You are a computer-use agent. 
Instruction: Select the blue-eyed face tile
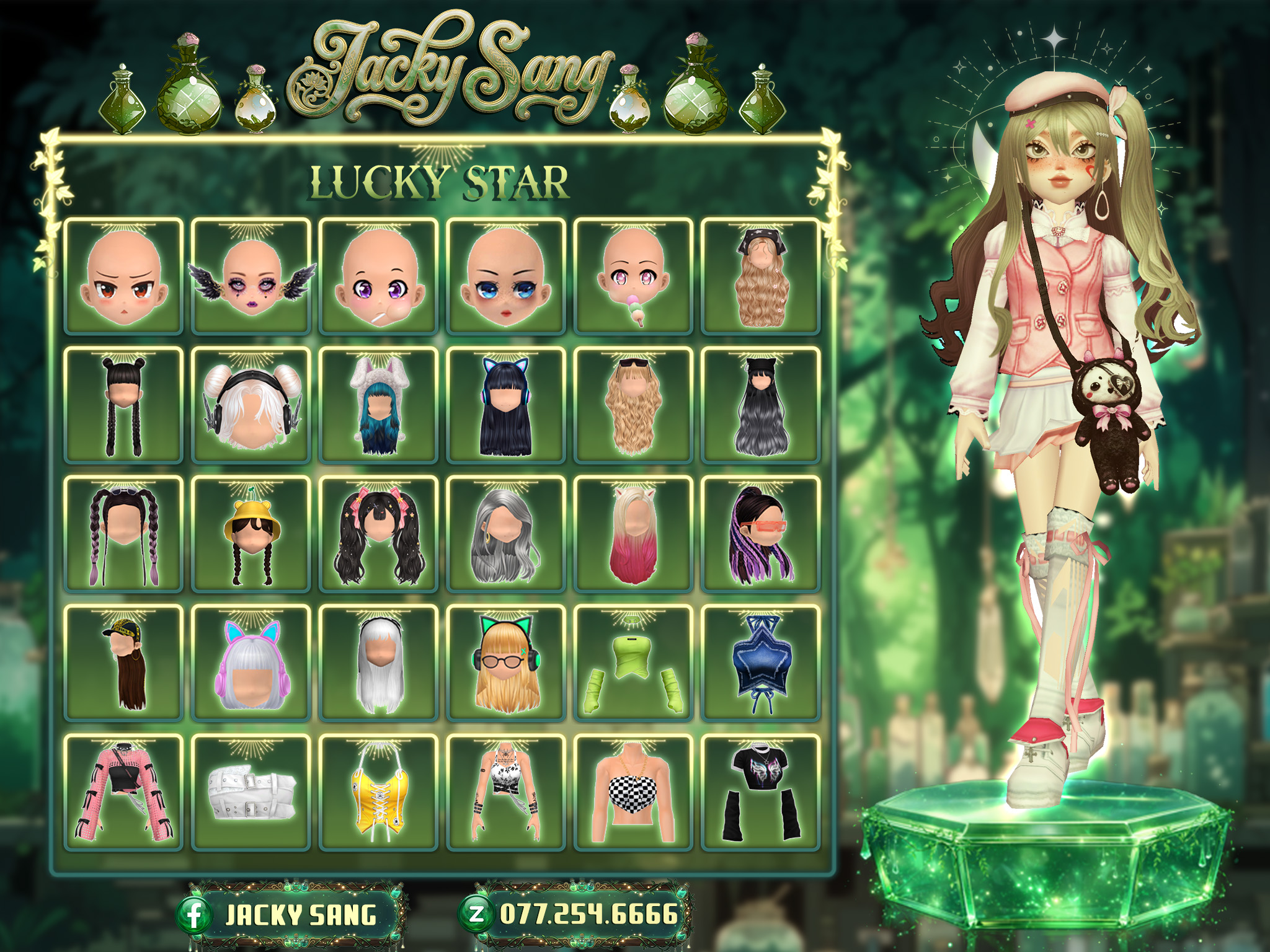(506, 276)
